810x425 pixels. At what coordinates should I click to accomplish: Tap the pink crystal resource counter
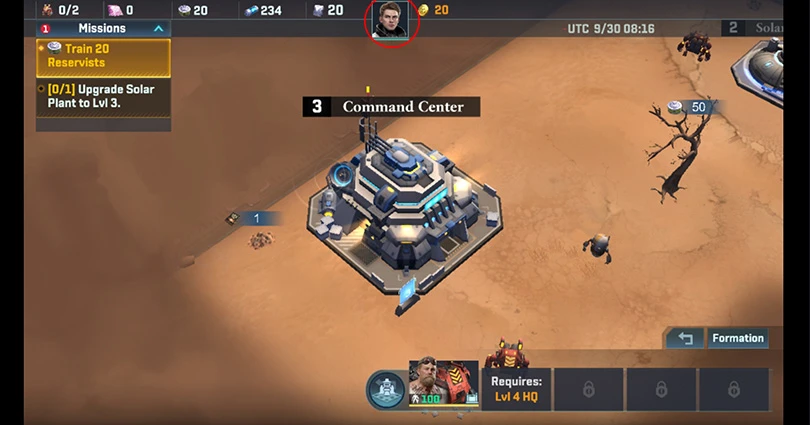[x=121, y=10]
